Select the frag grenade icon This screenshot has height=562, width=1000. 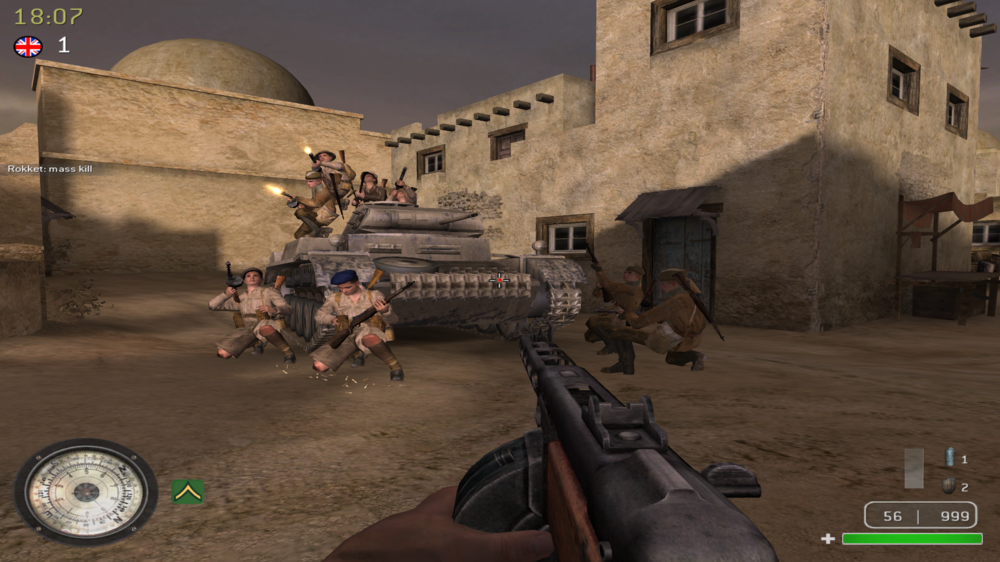[x=948, y=486]
